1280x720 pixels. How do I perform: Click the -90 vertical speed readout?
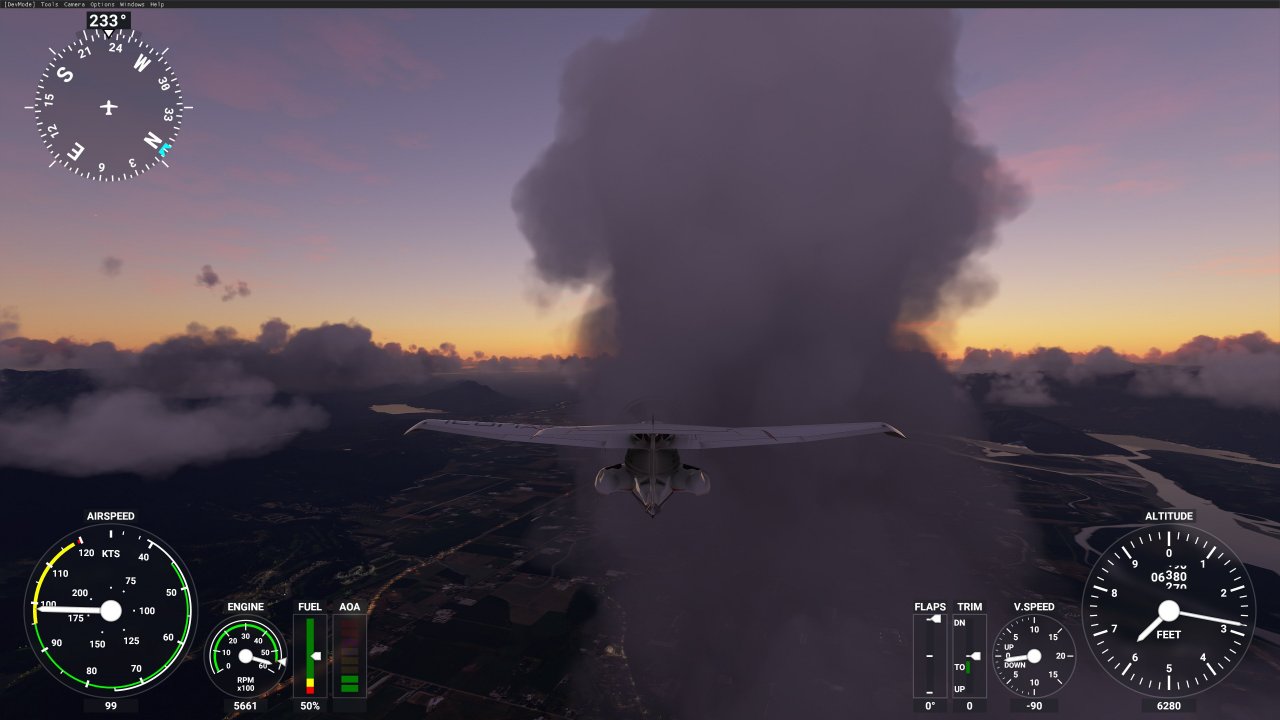(1035, 705)
